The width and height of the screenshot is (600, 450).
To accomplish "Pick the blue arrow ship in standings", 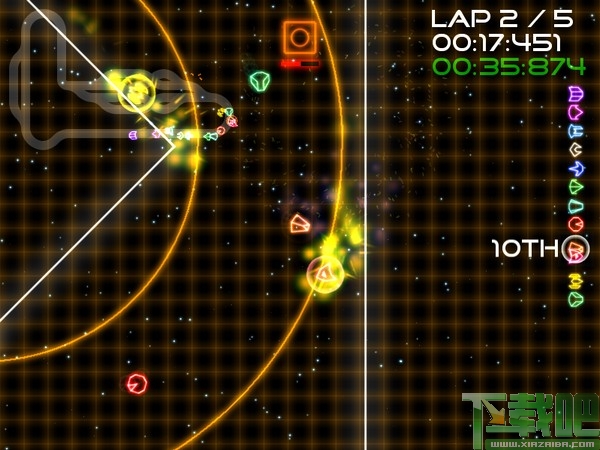I will click(x=576, y=168).
